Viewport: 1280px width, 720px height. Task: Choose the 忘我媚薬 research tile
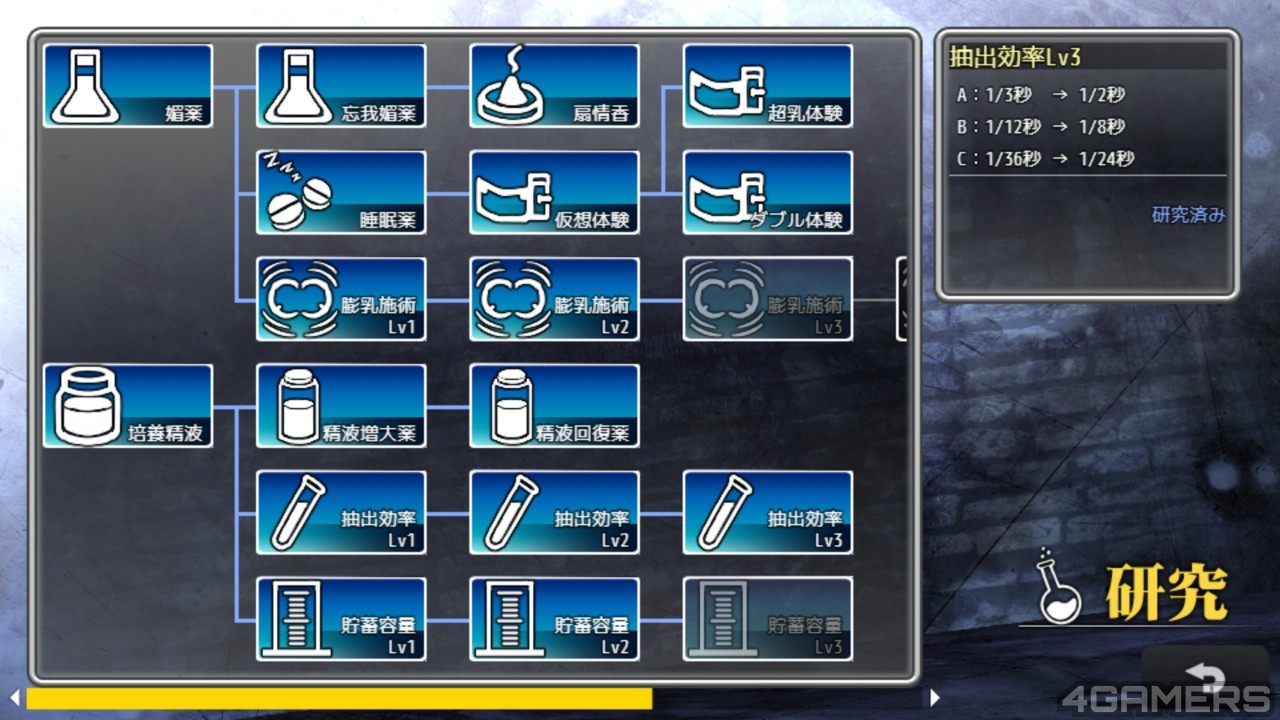coord(341,86)
